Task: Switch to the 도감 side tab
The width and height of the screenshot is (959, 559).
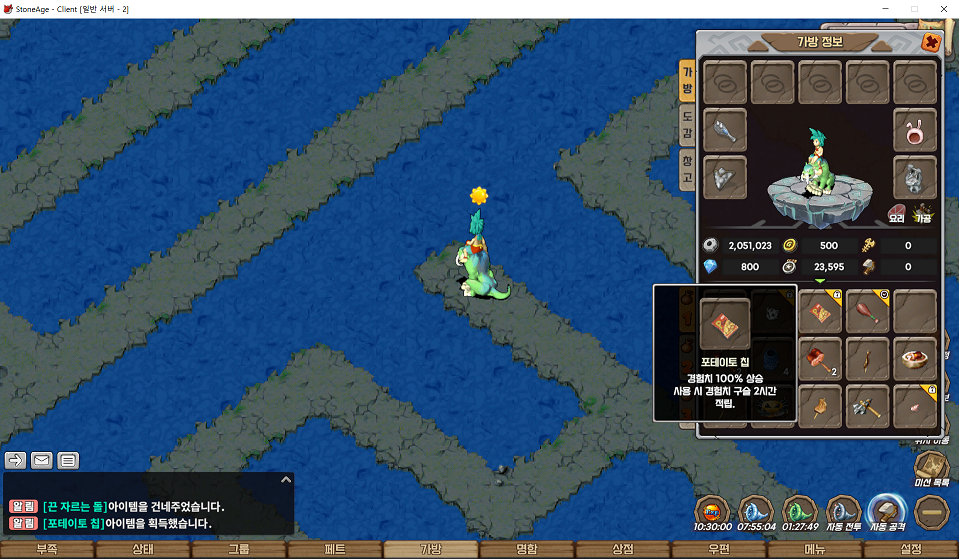Action: pyautogui.click(x=687, y=124)
